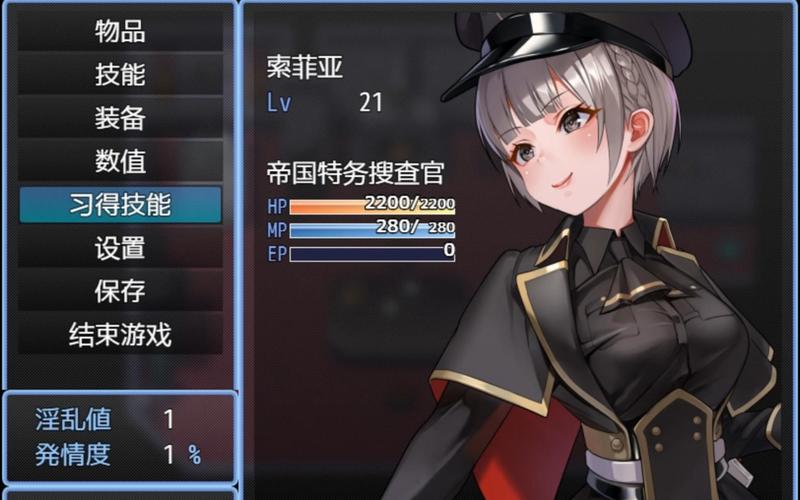
Task: Show the 数值 (Stats) screen
Action: tap(120, 161)
